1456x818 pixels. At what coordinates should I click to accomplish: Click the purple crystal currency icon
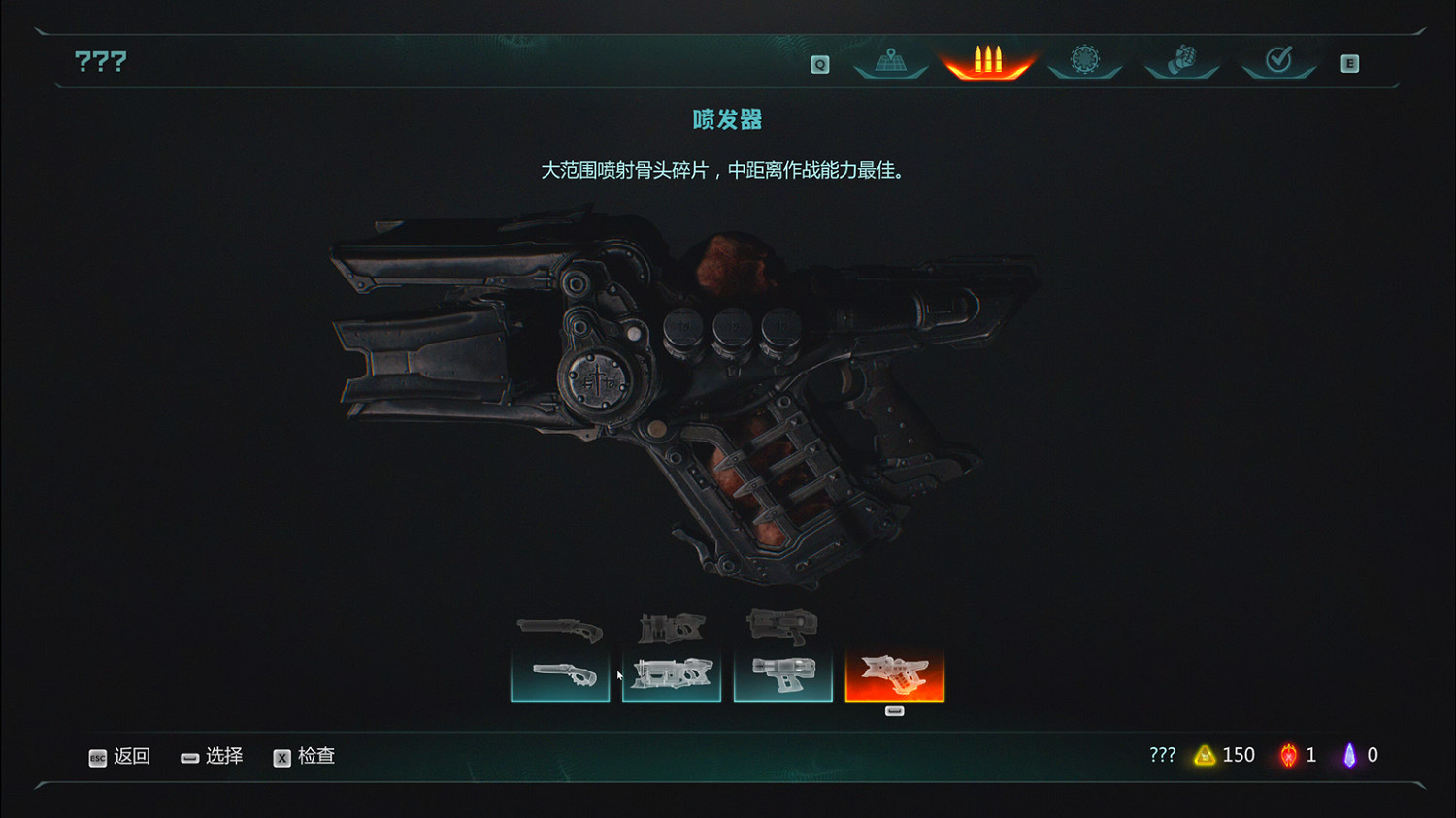pos(1350,755)
